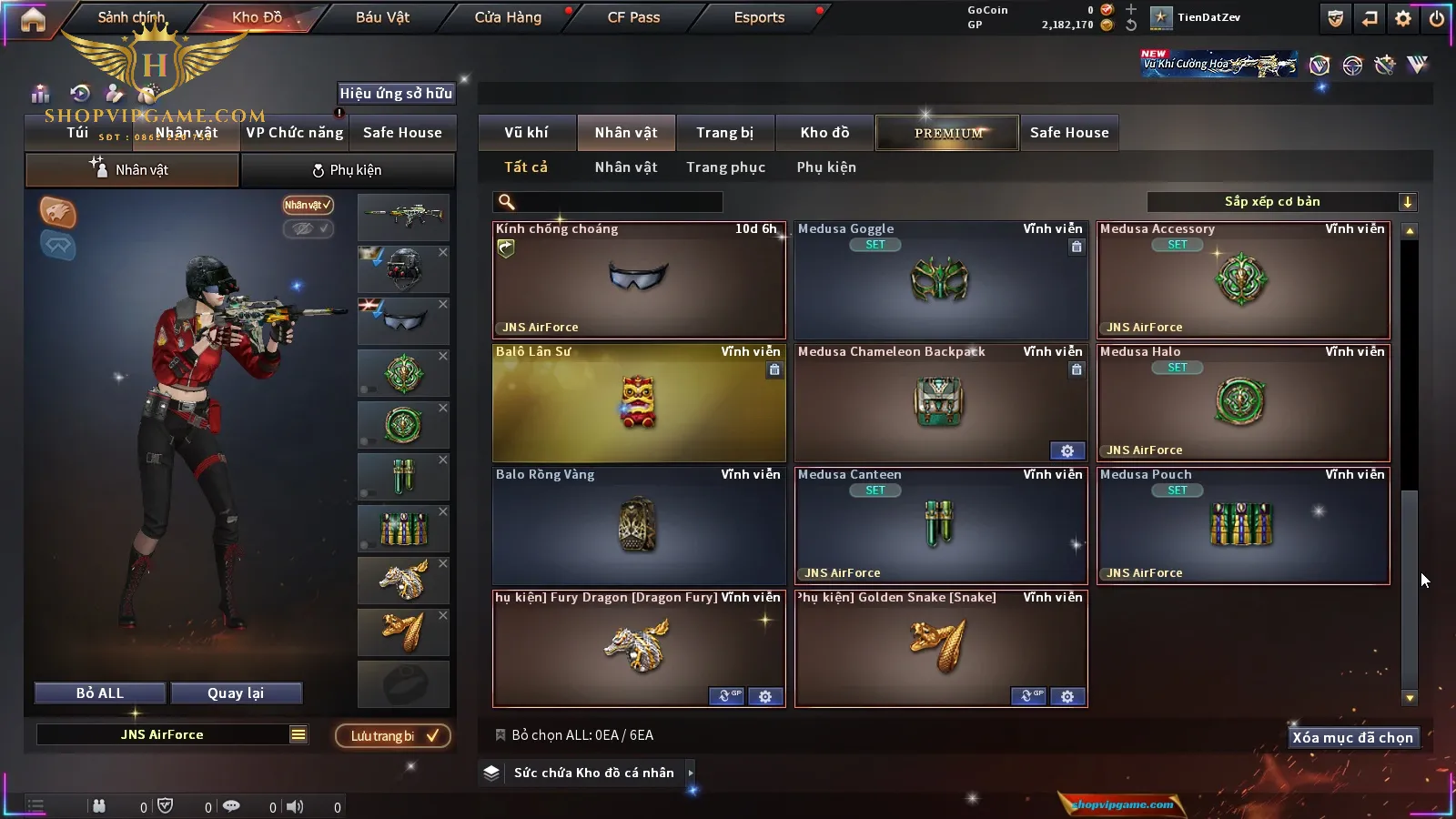Pick the Balo Rồng Vàng backpack
This screenshot has height=819, width=1456.
pos(639,526)
